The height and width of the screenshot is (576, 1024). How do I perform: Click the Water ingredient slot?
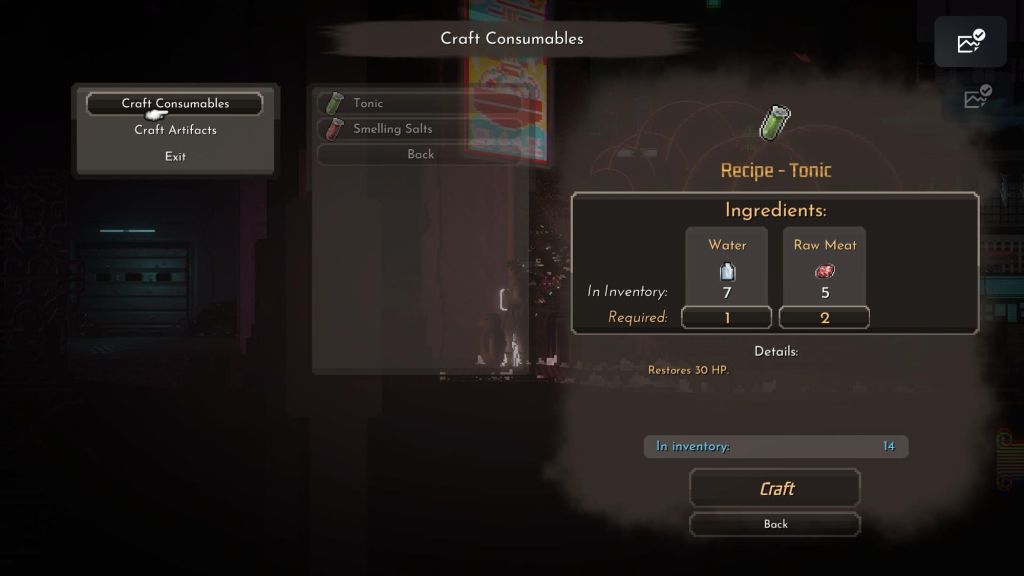pyautogui.click(x=727, y=268)
